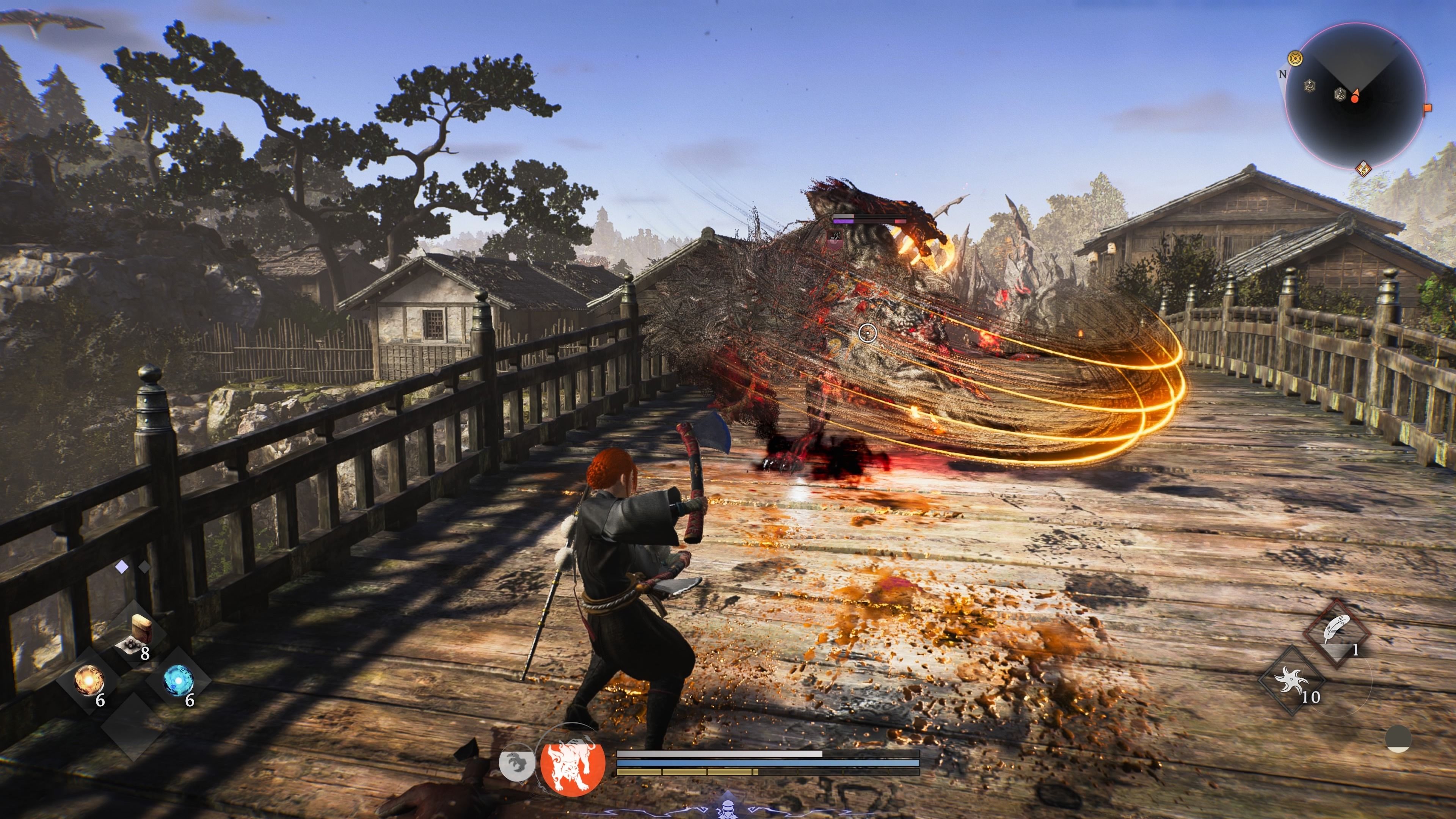Toggle the target lock reticle on the demon
Screen dimensions: 1456x819
coord(868,334)
